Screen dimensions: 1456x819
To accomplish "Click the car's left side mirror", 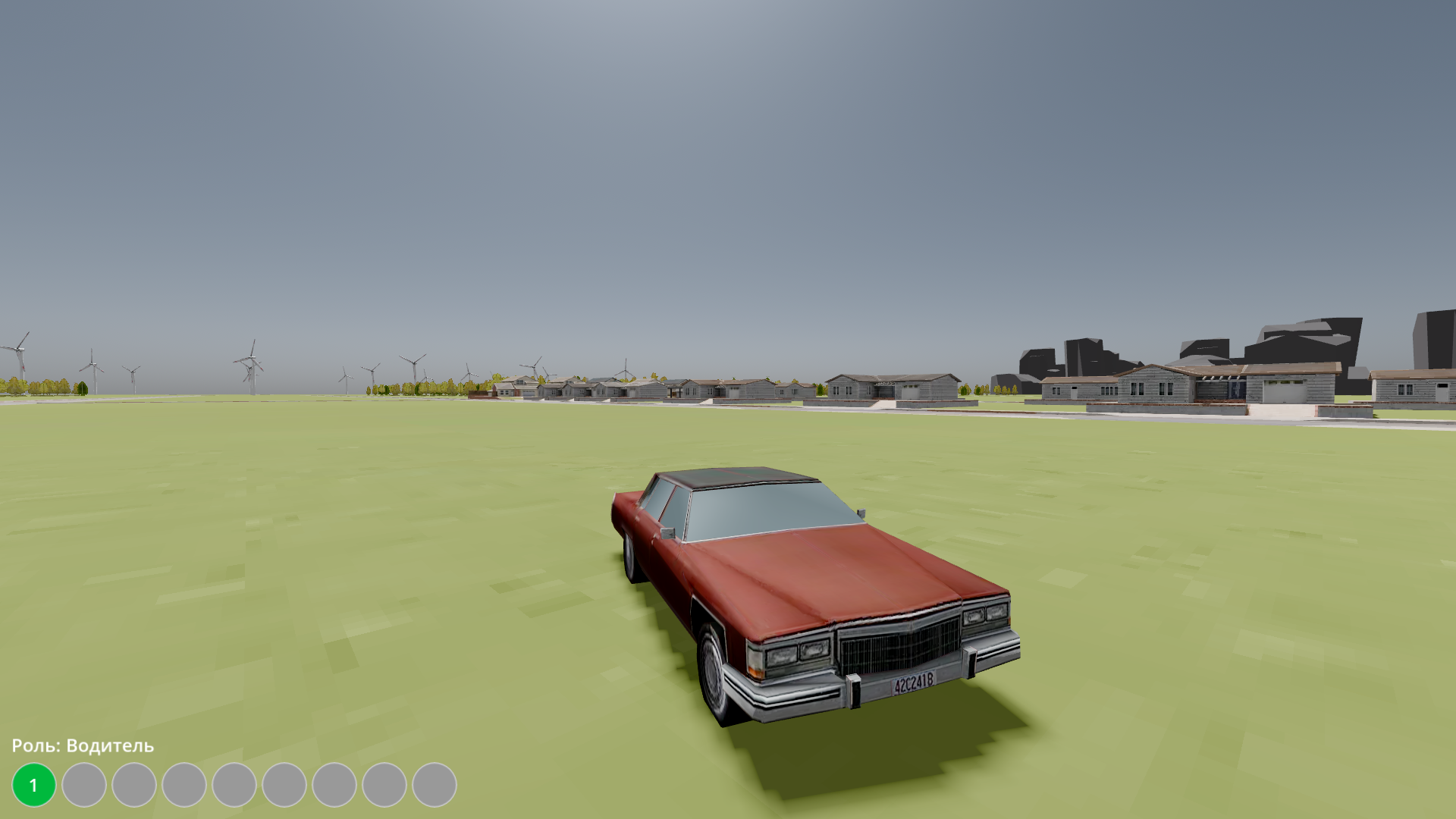I will (667, 532).
